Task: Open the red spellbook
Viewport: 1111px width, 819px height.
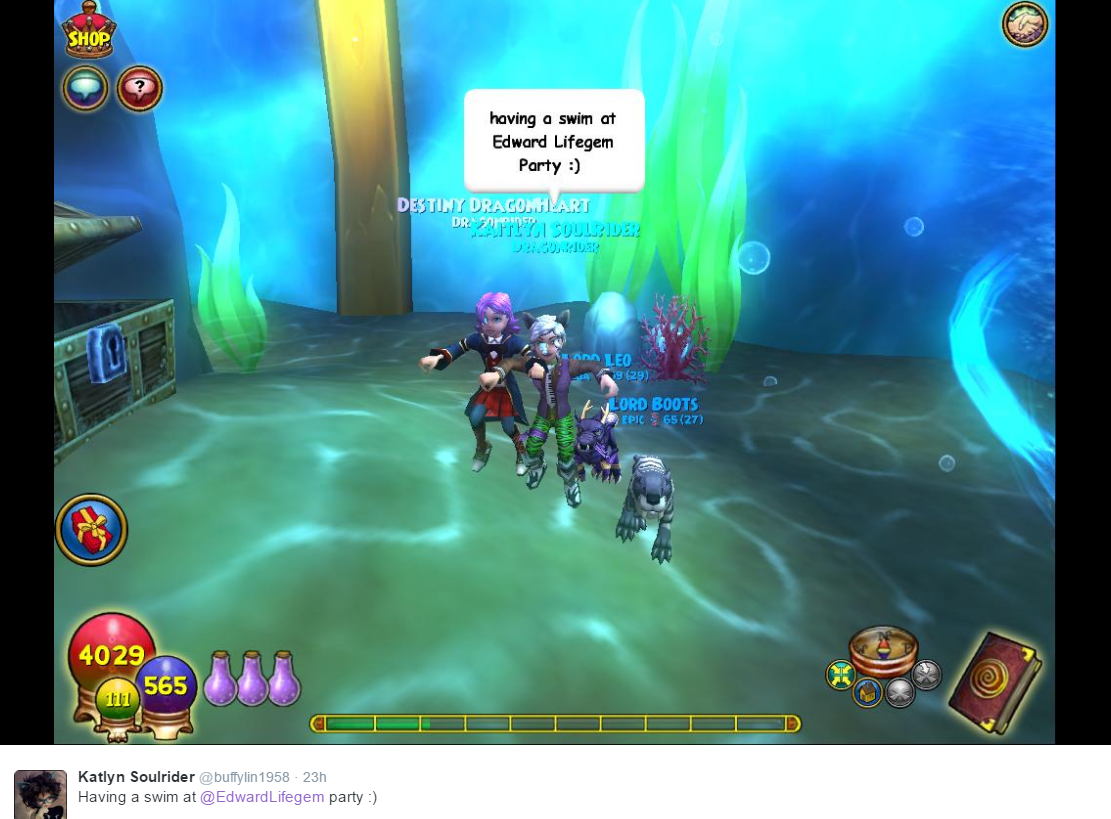Action: click(x=993, y=682)
